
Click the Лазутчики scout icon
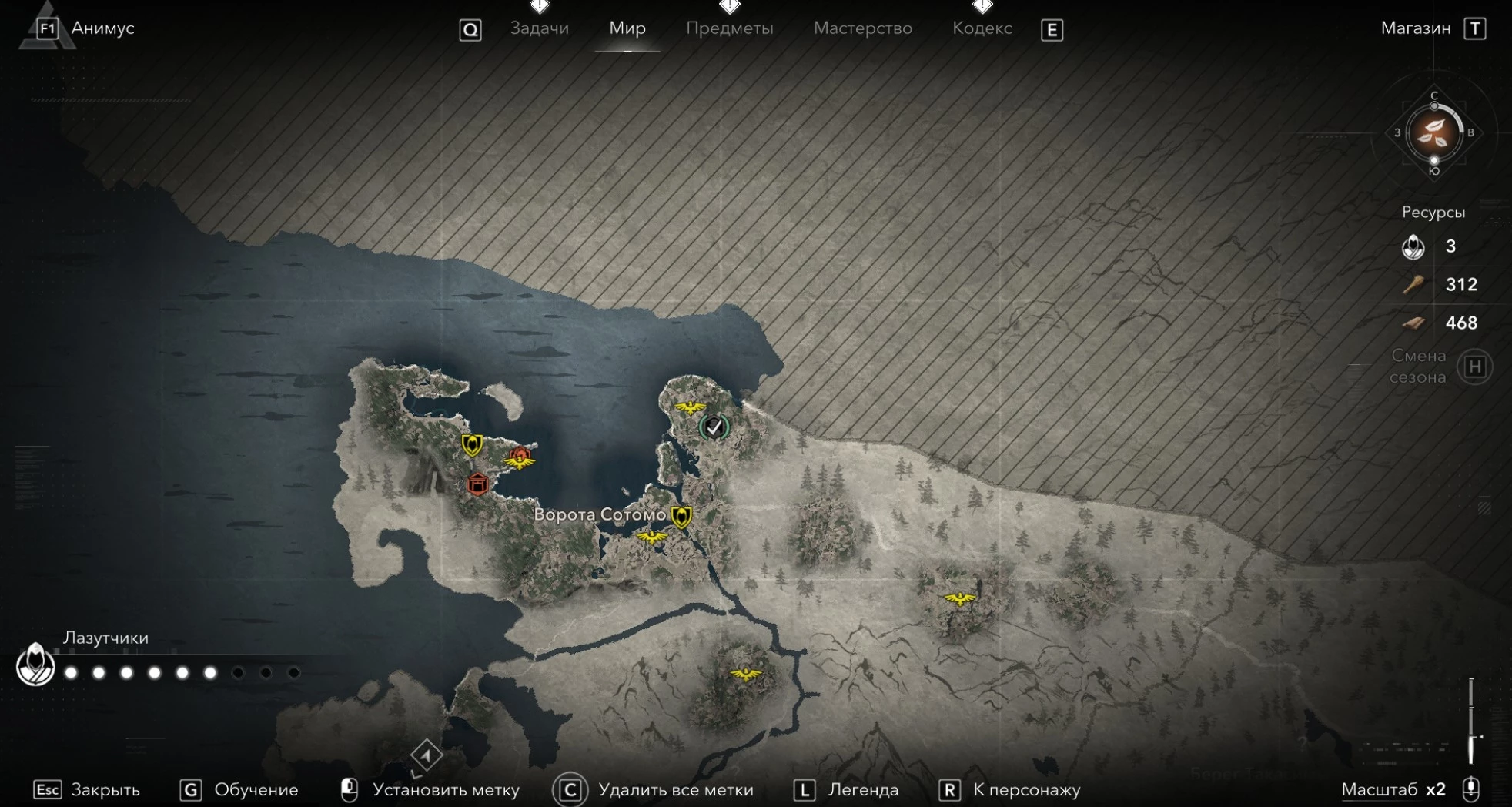35,665
